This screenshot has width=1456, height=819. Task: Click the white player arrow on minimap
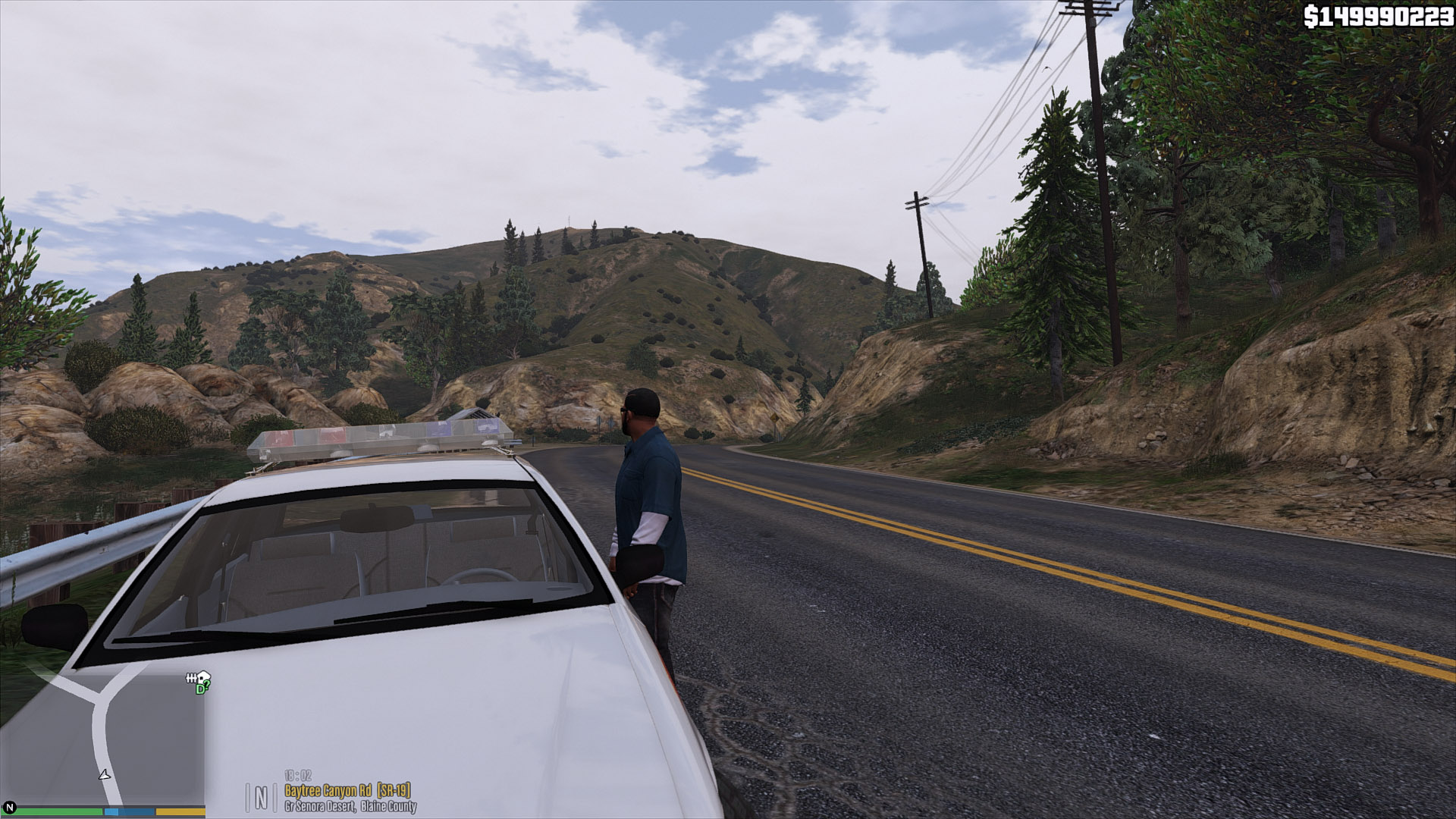click(105, 774)
